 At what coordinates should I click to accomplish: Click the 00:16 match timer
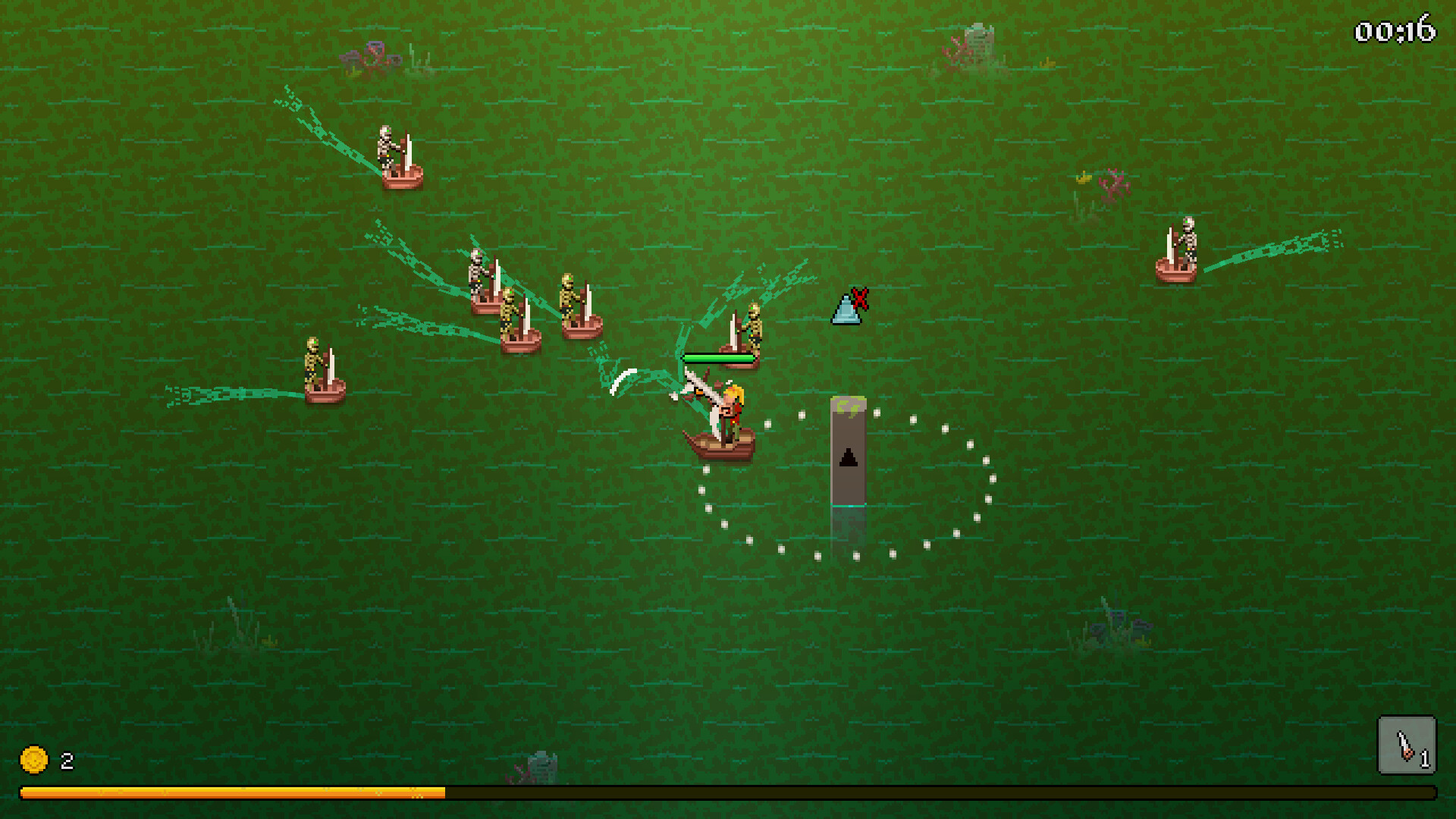pos(1395,33)
